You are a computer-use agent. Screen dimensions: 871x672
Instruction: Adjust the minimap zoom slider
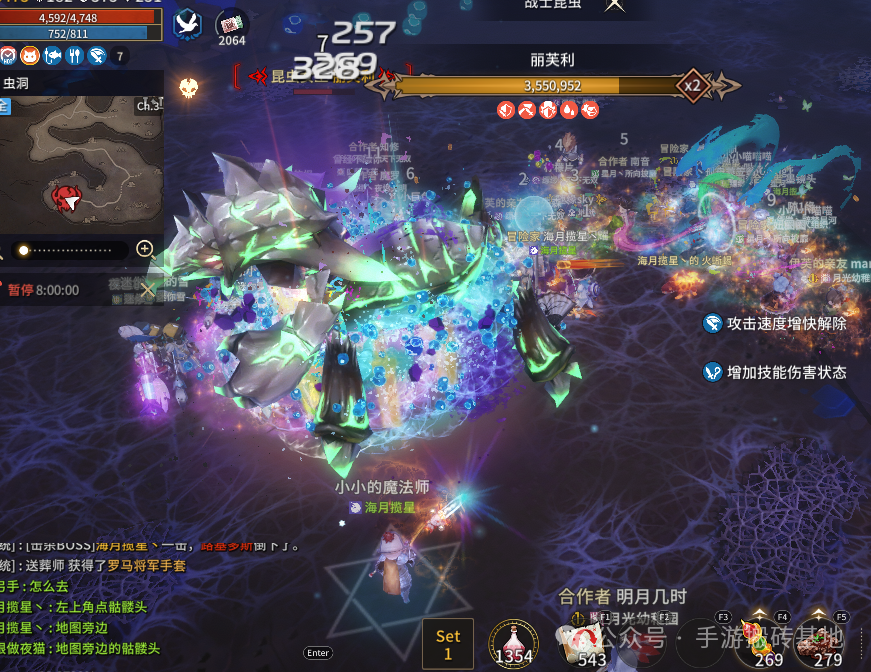click(x=72, y=249)
